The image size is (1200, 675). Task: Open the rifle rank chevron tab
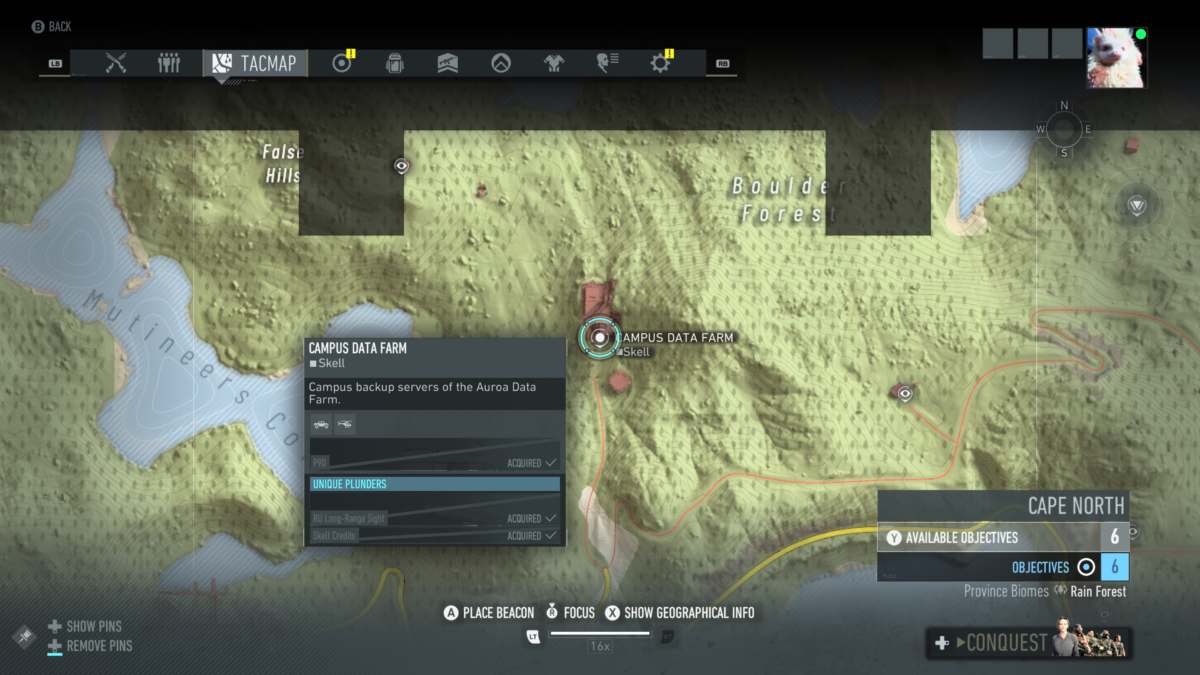pos(448,63)
